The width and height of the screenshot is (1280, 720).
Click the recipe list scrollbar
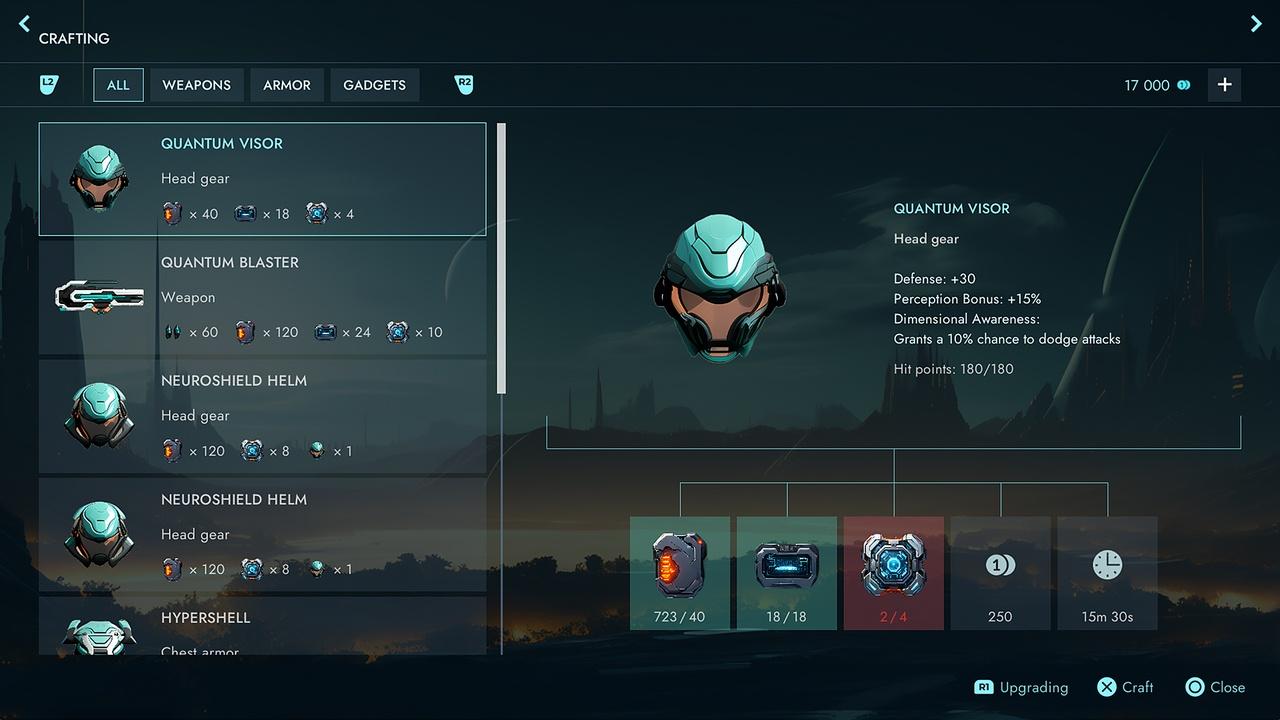click(x=501, y=258)
